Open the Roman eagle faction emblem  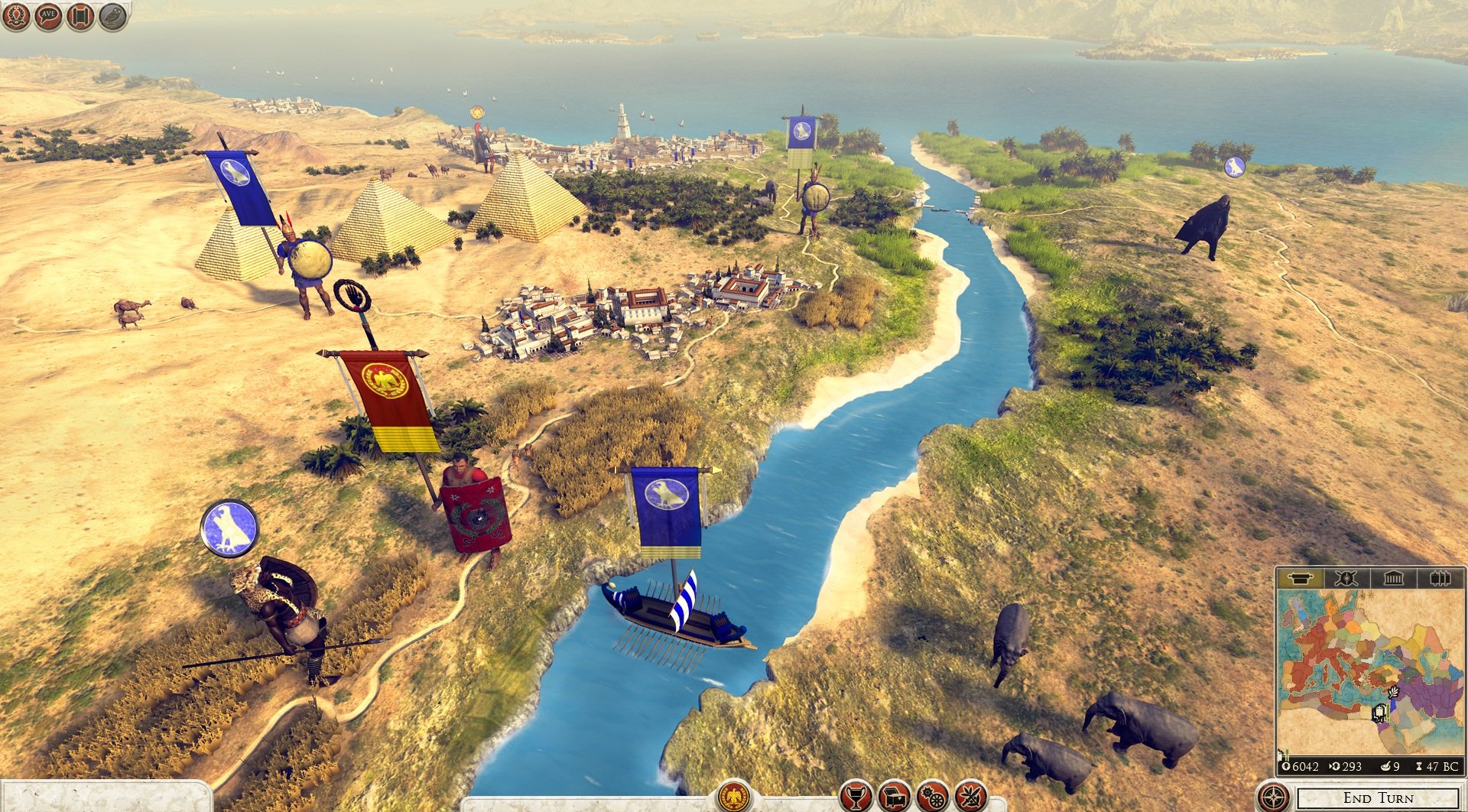[x=734, y=797]
